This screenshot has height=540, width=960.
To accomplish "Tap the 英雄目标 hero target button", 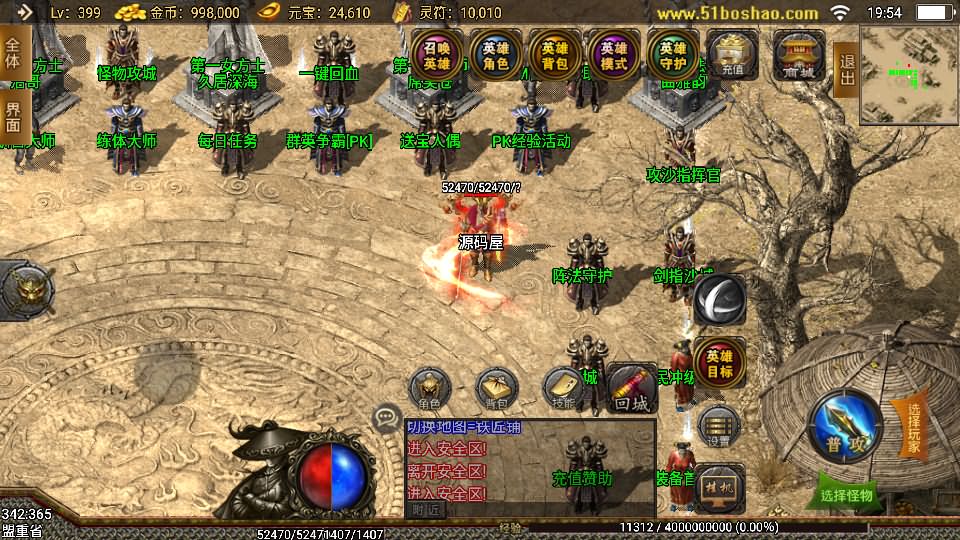I will [x=719, y=363].
